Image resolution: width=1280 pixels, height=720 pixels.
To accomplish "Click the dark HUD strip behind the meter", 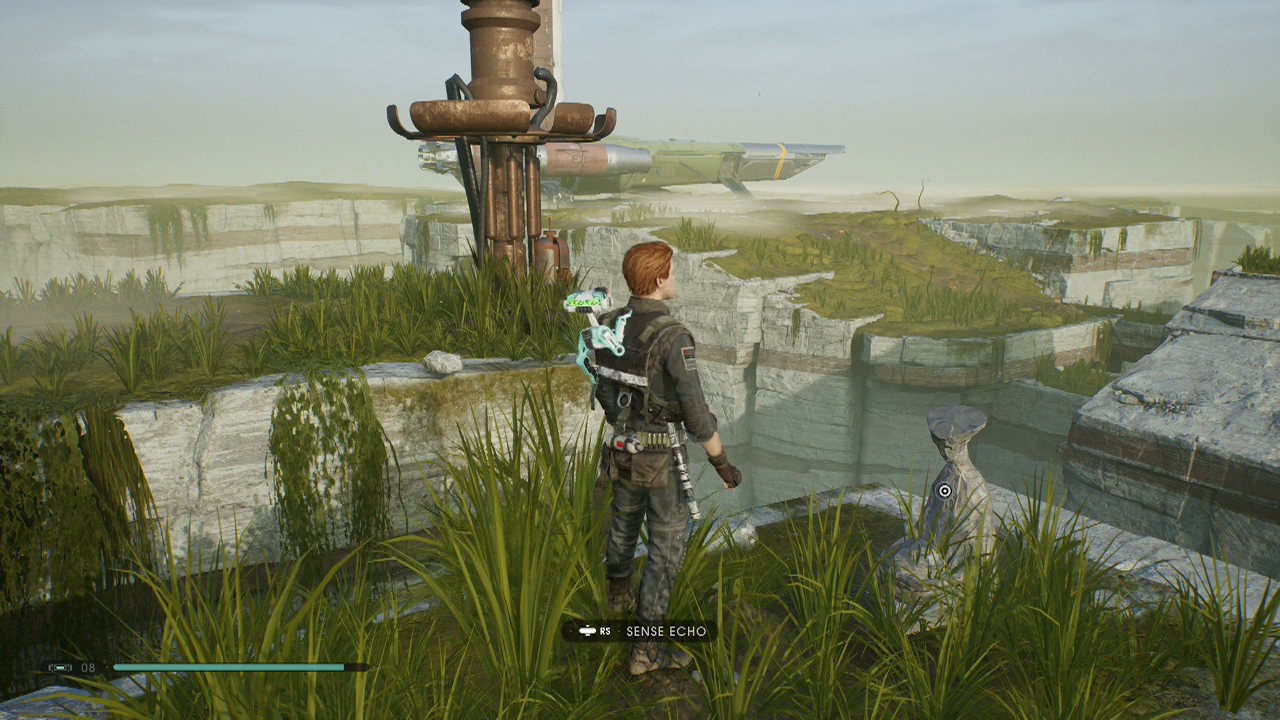I will [357, 668].
